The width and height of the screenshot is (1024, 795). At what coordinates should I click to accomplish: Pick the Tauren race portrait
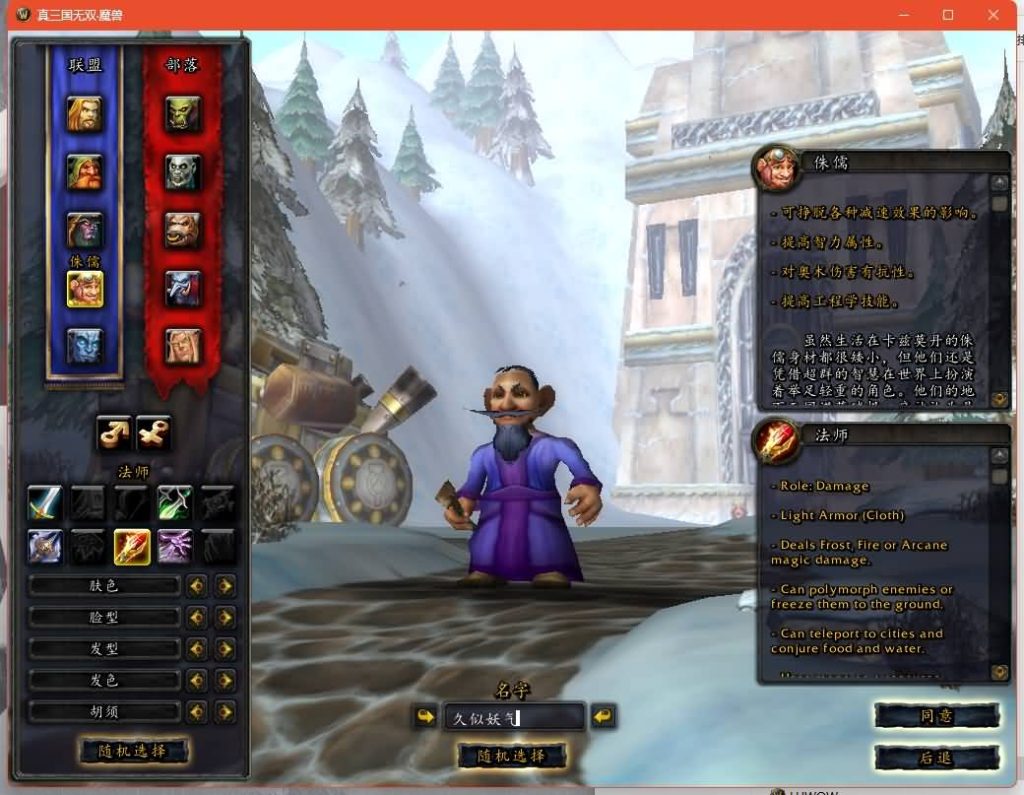coord(183,230)
